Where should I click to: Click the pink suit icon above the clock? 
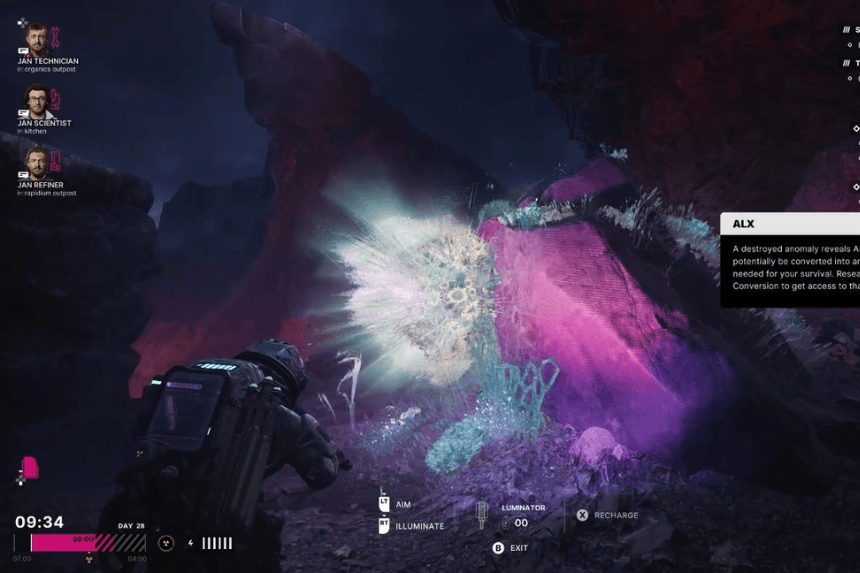click(x=30, y=467)
